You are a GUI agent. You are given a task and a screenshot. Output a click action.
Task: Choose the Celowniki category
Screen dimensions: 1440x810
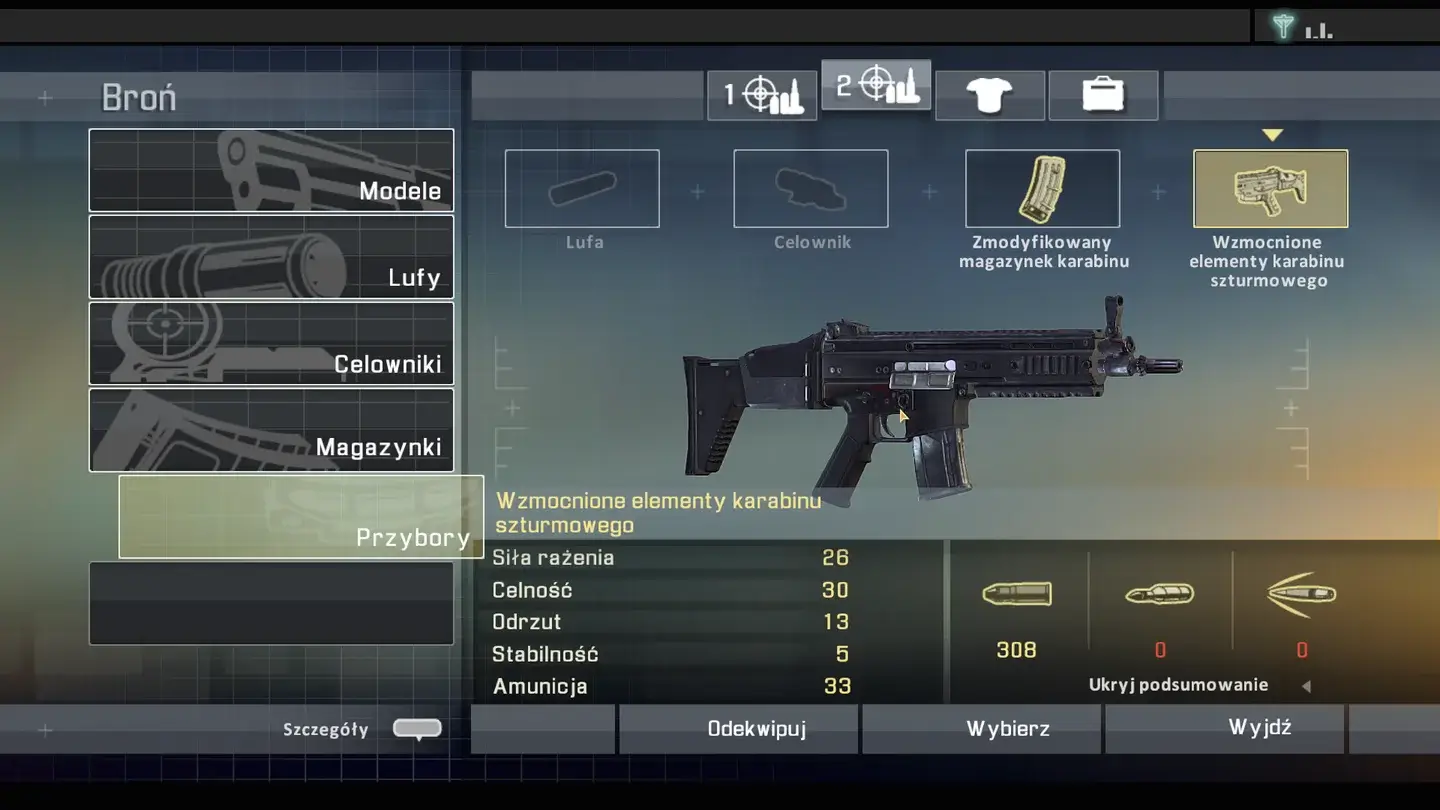click(x=271, y=343)
